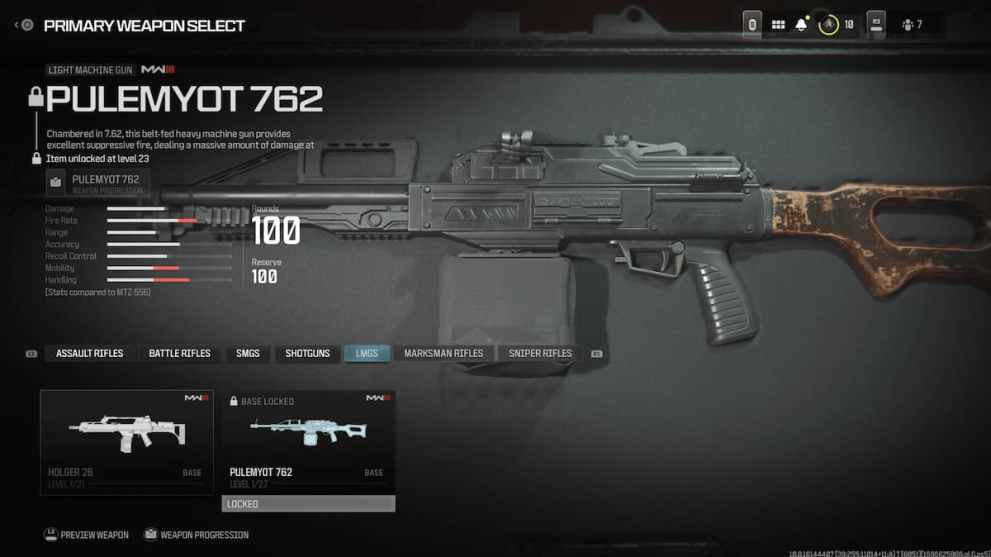Switch to the Battle Rifles tab
This screenshot has height=557, width=991.
click(x=180, y=353)
